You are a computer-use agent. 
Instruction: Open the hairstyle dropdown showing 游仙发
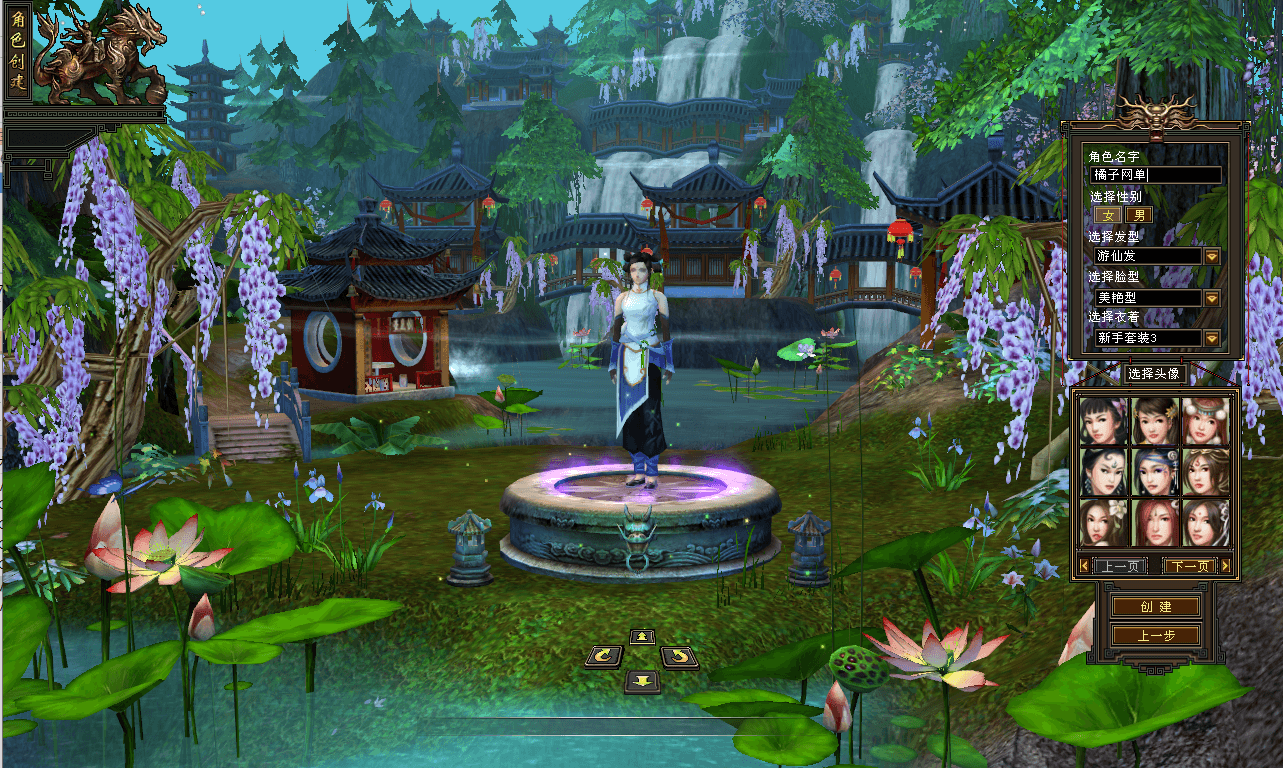pyautogui.click(x=1212, y=256)
